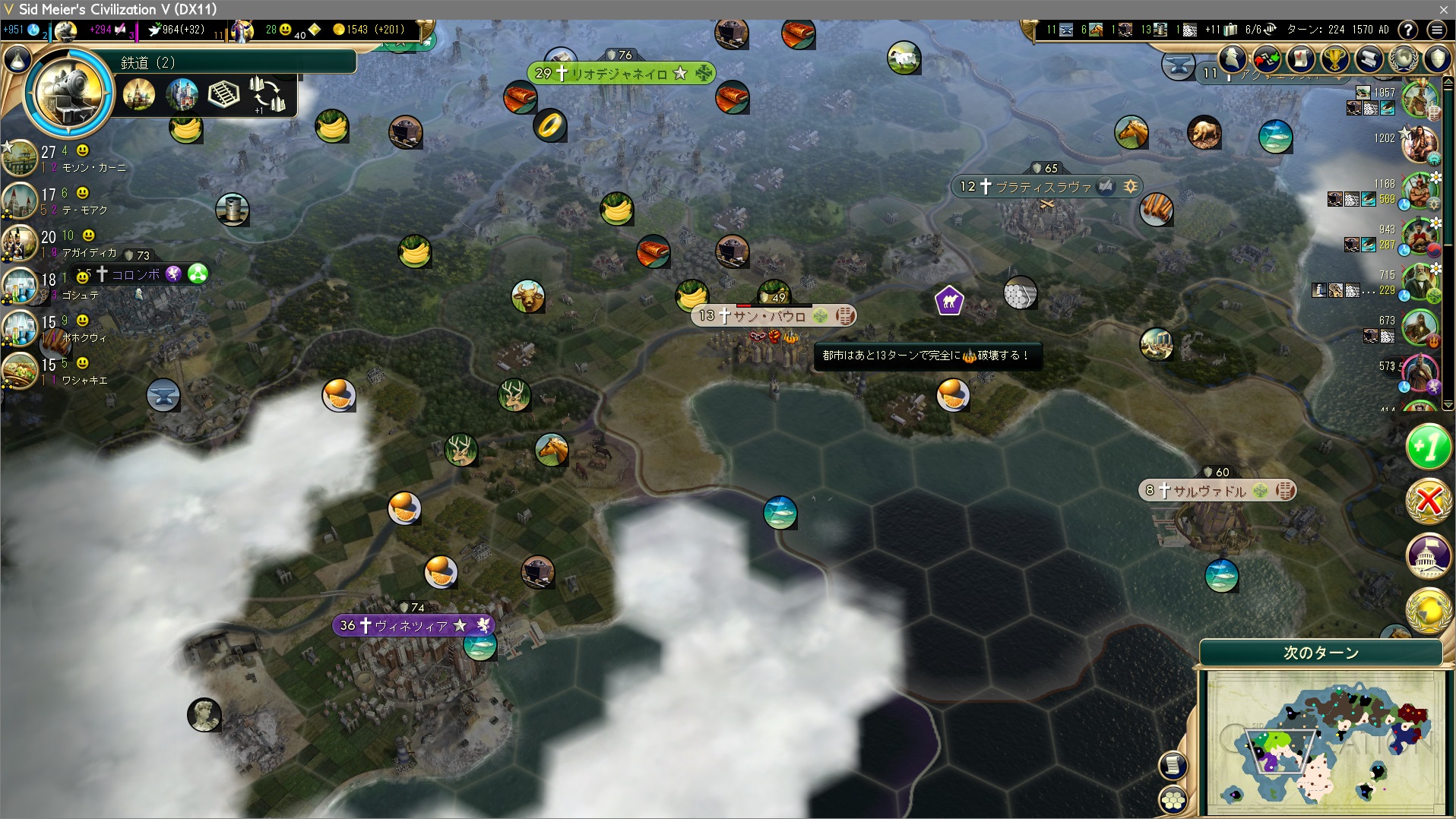Open the Civilopedia help question mark
The image size is (1456, 819).
[1408, 30]
